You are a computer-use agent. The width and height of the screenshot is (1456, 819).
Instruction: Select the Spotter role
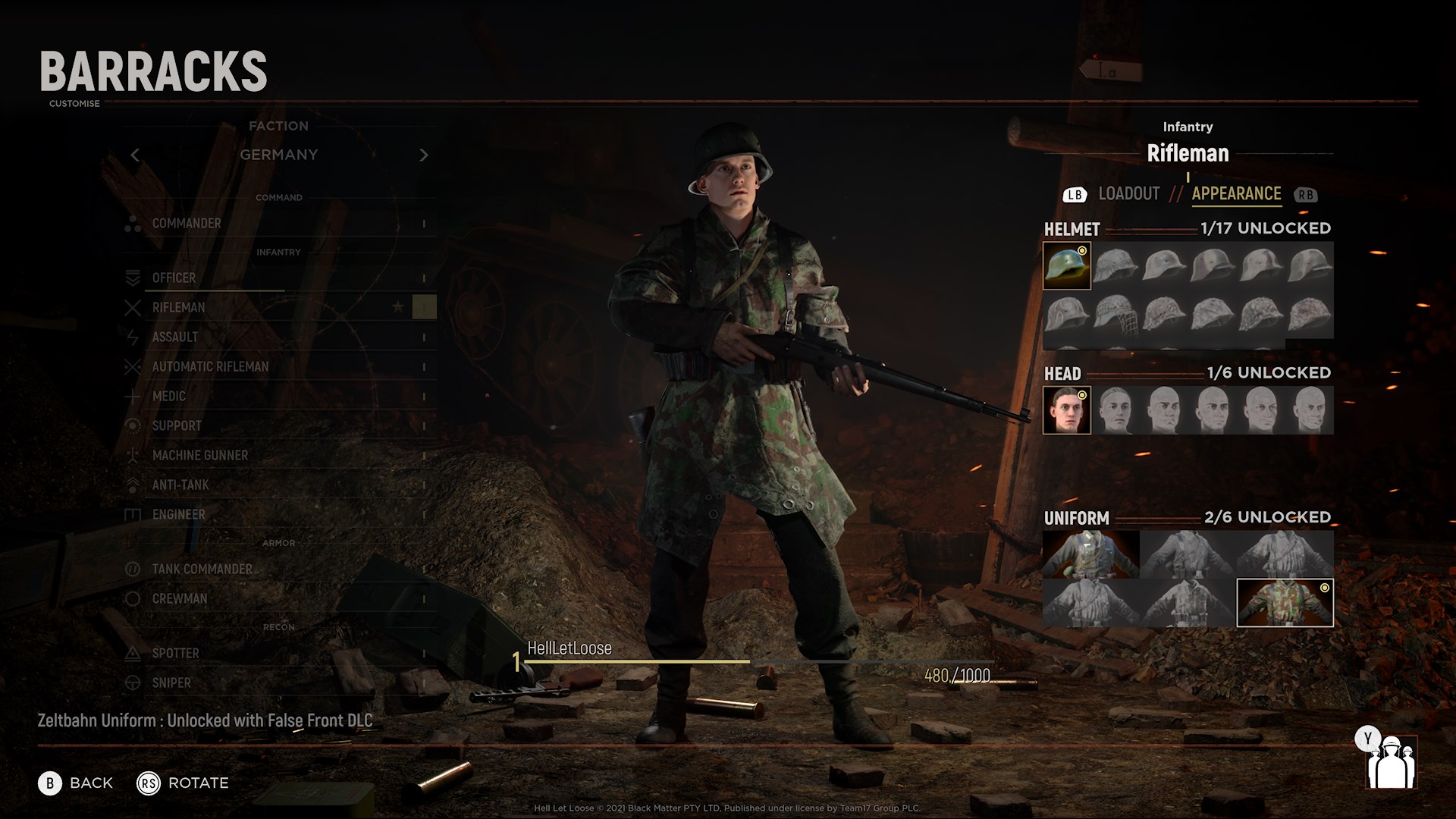pos(175,654)
